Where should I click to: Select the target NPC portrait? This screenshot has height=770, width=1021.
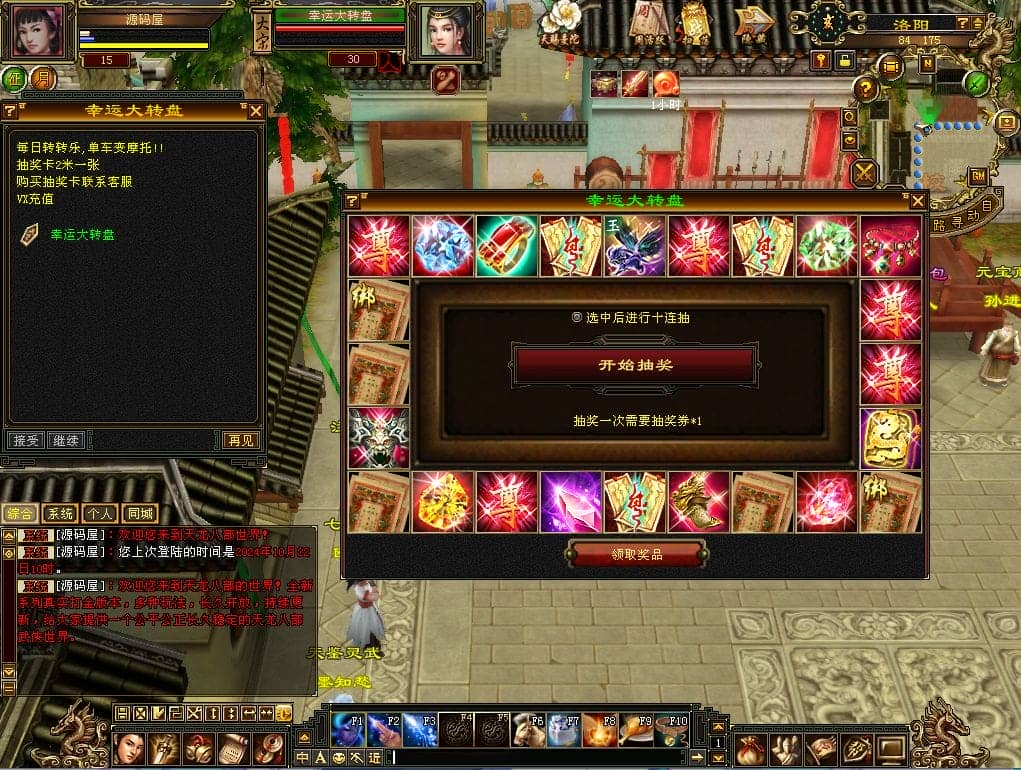tap(446, 31)
